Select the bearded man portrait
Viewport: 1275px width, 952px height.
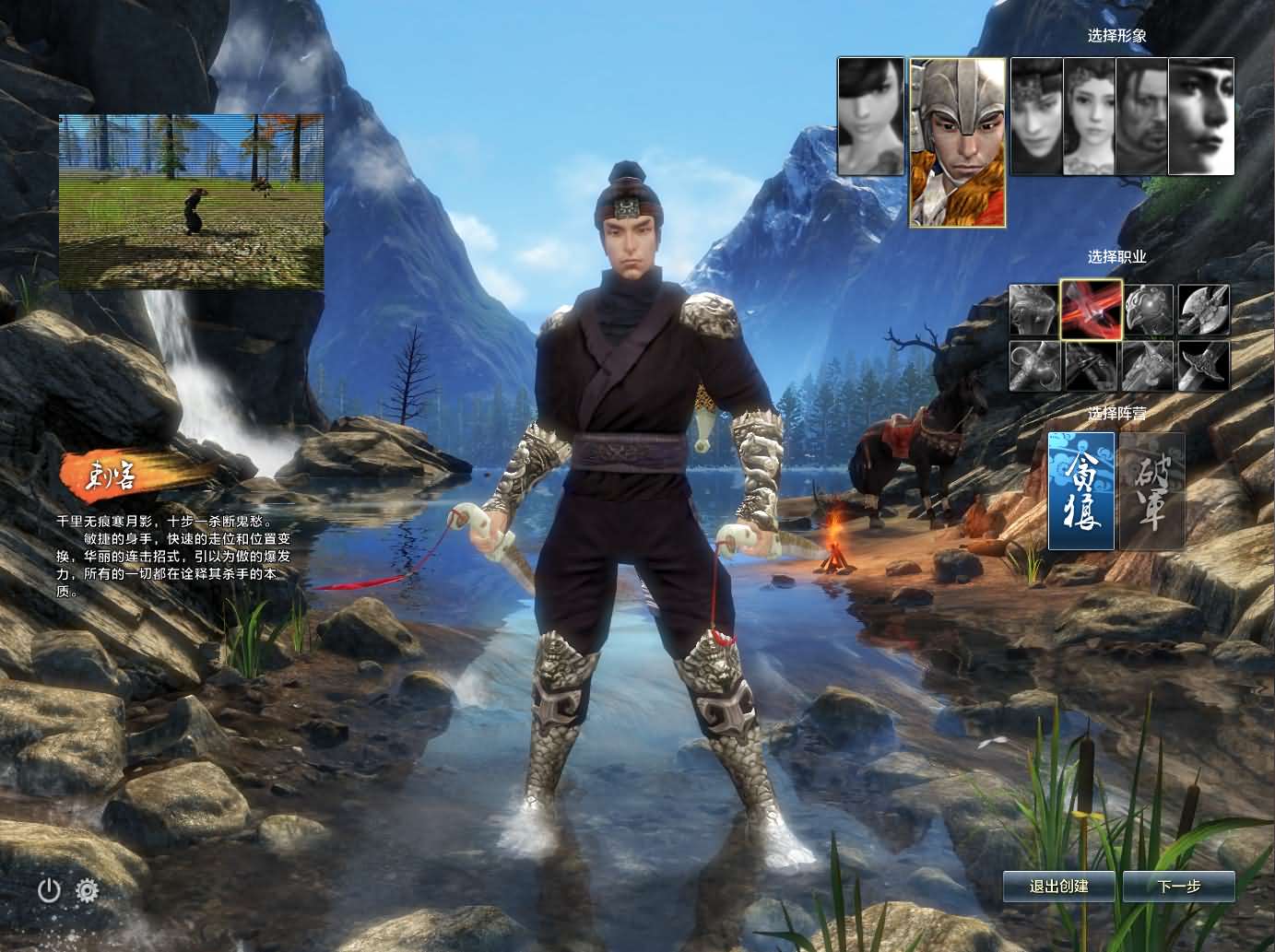(x=1141, y=116)
